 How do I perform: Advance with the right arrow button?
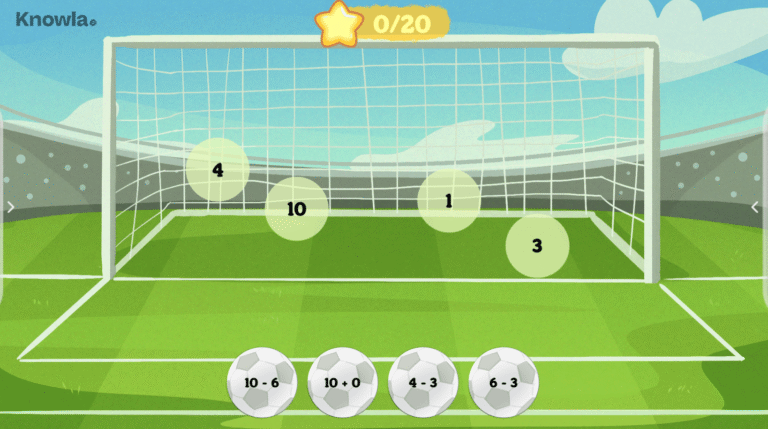pos(756,207)
